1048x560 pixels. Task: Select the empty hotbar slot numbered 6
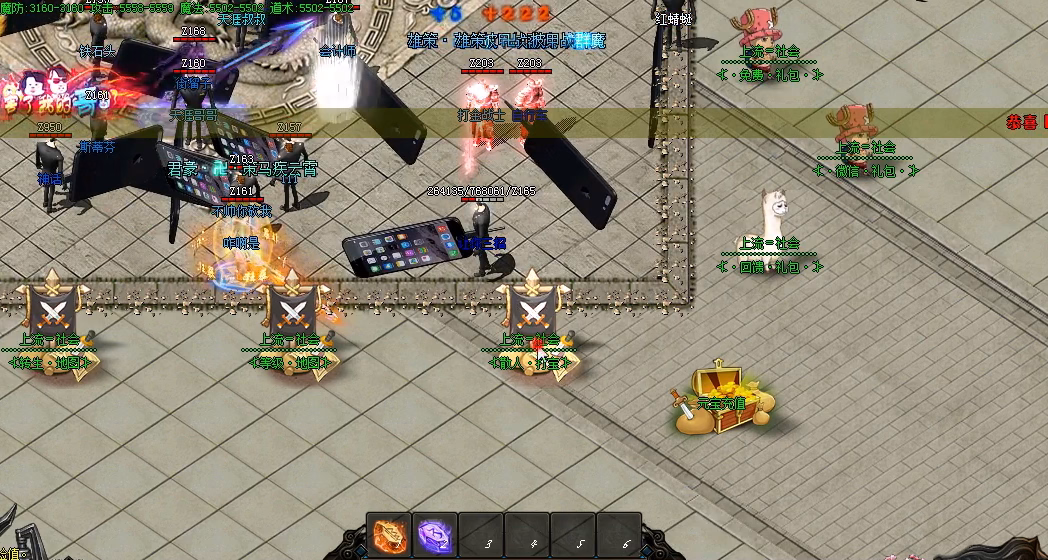pos(620,534)
